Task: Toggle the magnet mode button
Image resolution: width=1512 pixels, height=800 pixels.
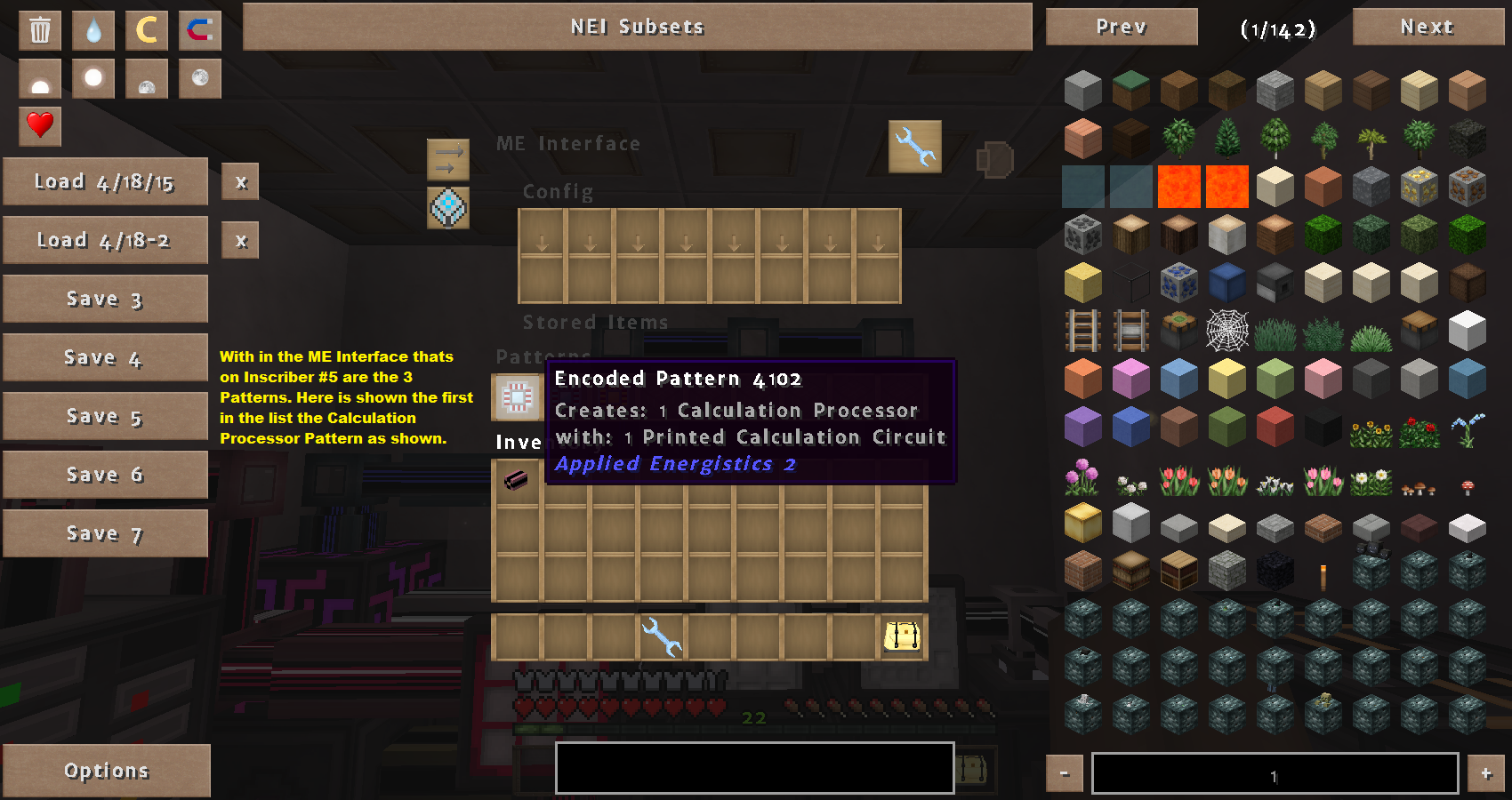Action: click(200, 30)
